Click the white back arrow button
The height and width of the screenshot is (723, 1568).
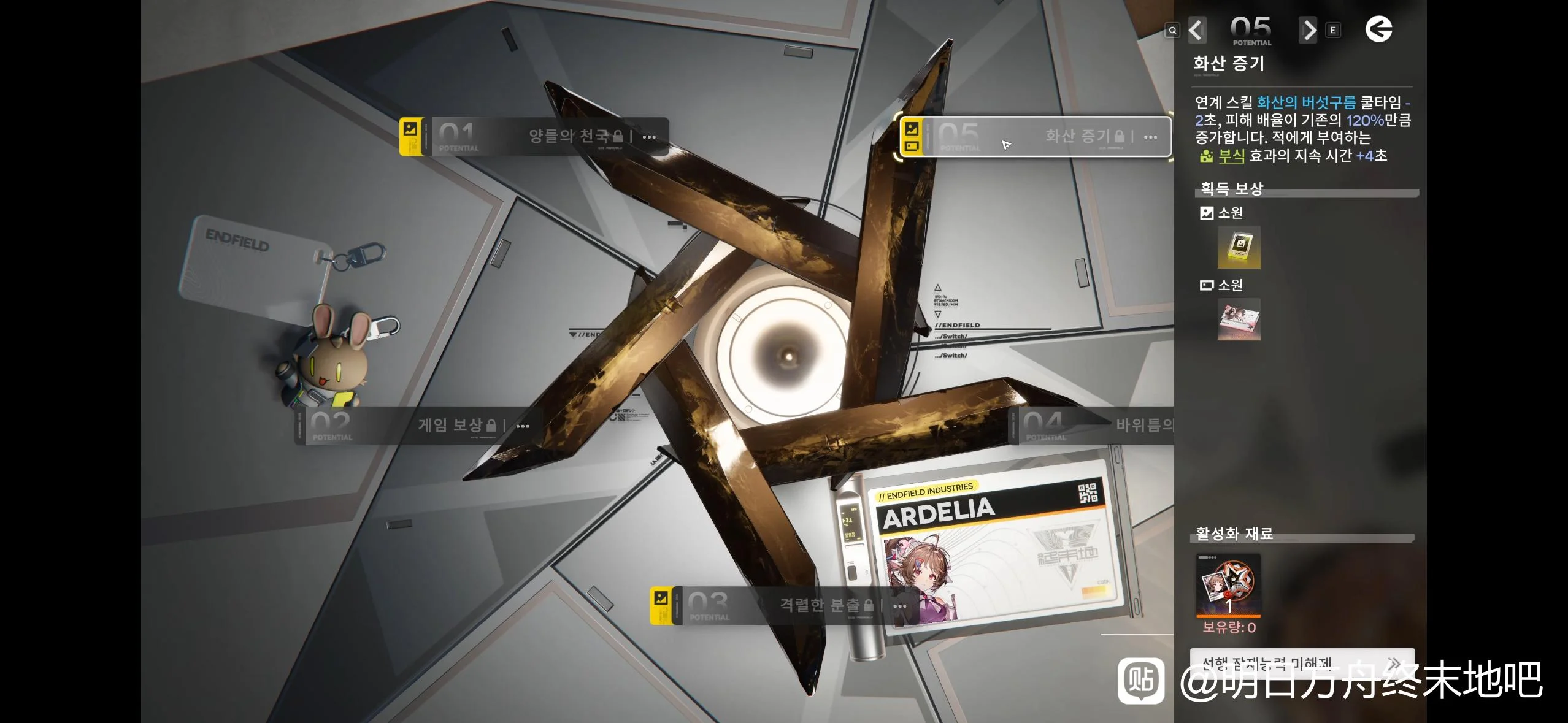[1378, 29]
